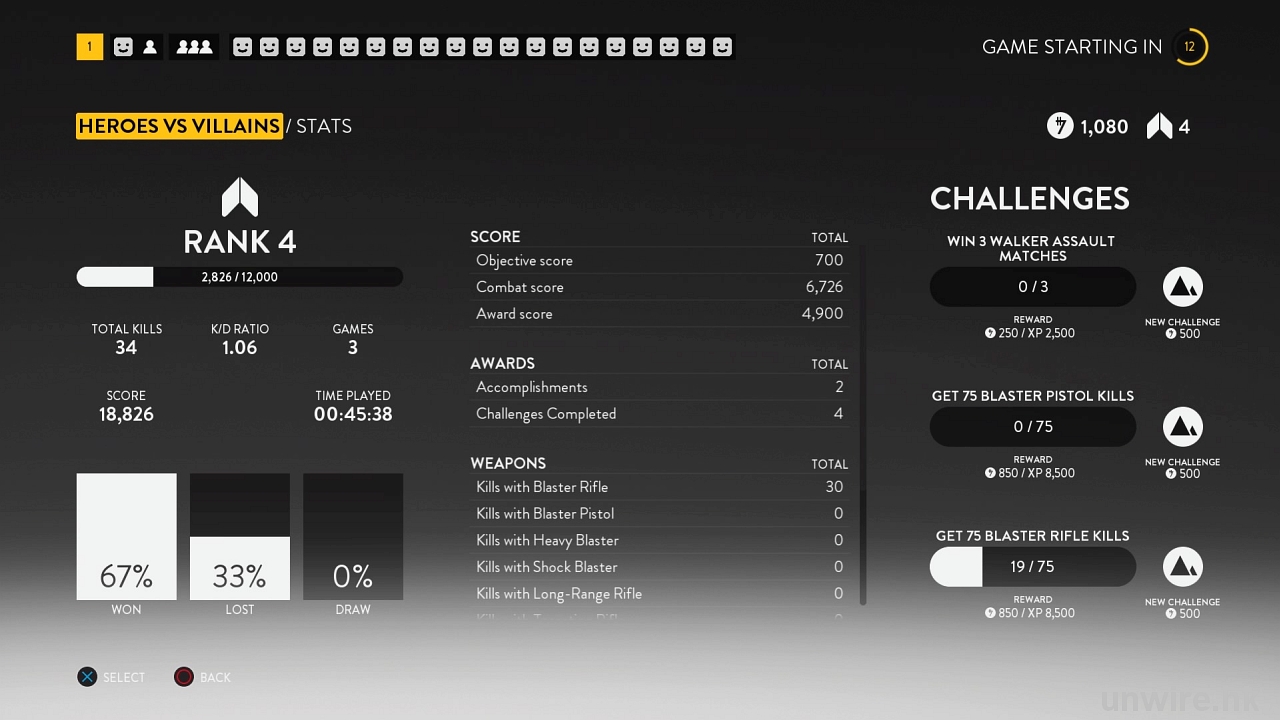Open the Get 75 Blaster Rifle Kills challenge
The height and width of the screenshot is (720, 1280).
coord(1032,567)
